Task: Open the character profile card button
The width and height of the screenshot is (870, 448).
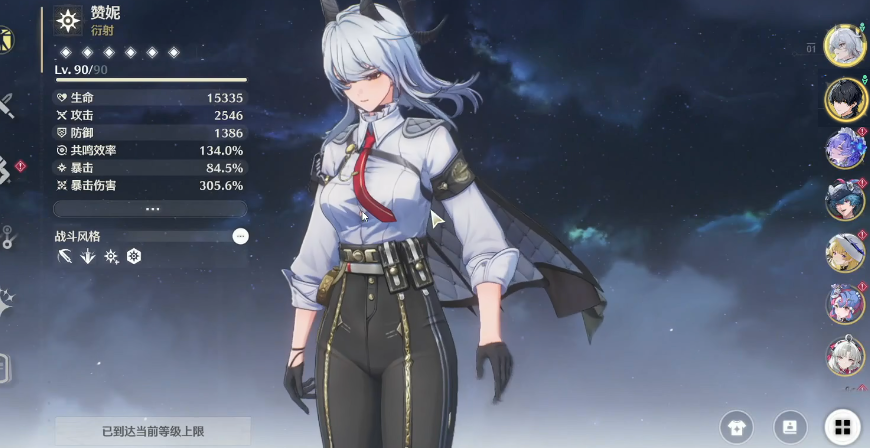Action: pyautogui.click(x=789, y=428)
